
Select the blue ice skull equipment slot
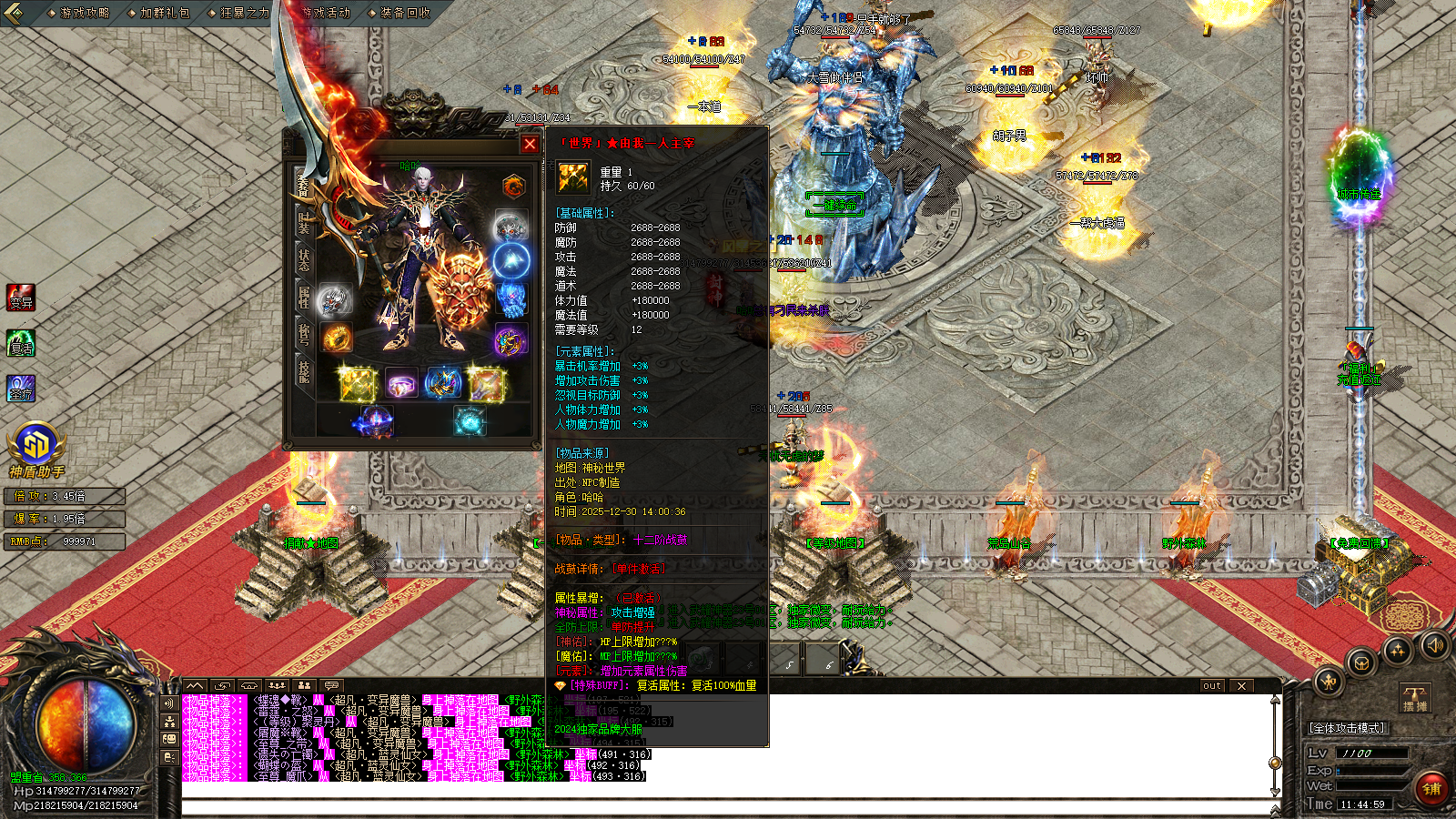tap(511, 298)
